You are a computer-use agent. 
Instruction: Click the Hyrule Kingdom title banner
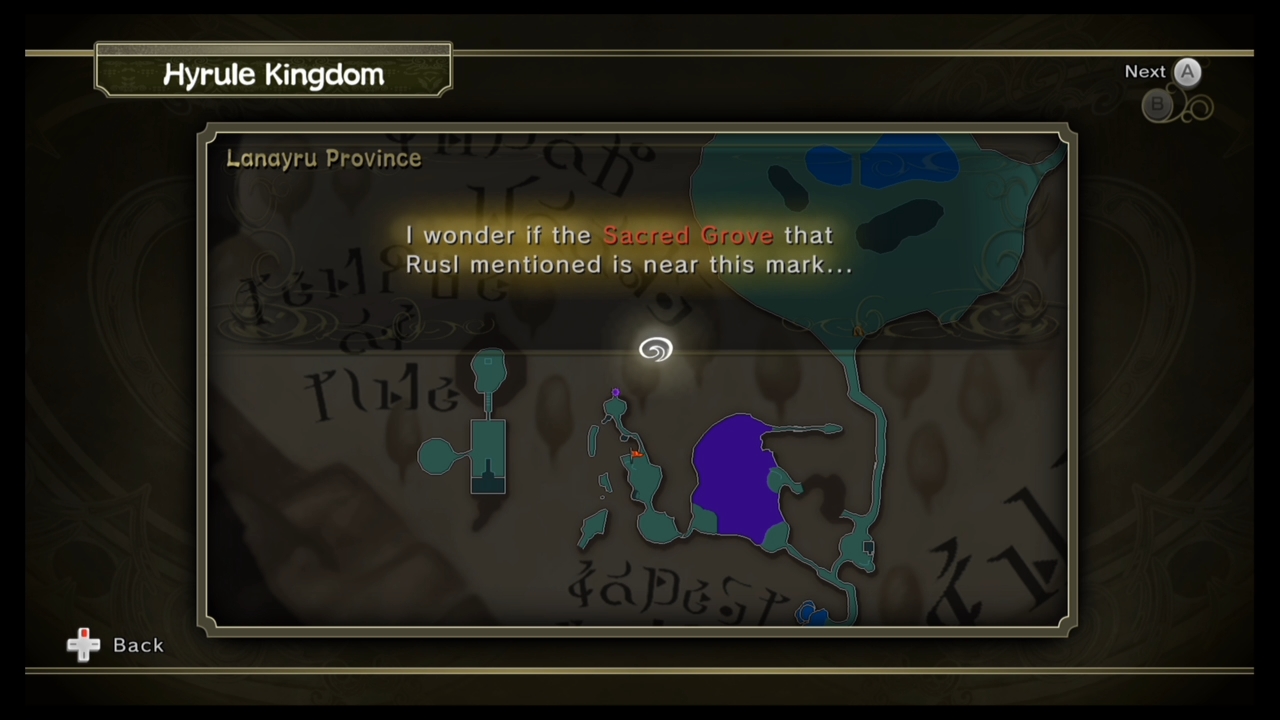pyautogui.click(x=273, y=74)
